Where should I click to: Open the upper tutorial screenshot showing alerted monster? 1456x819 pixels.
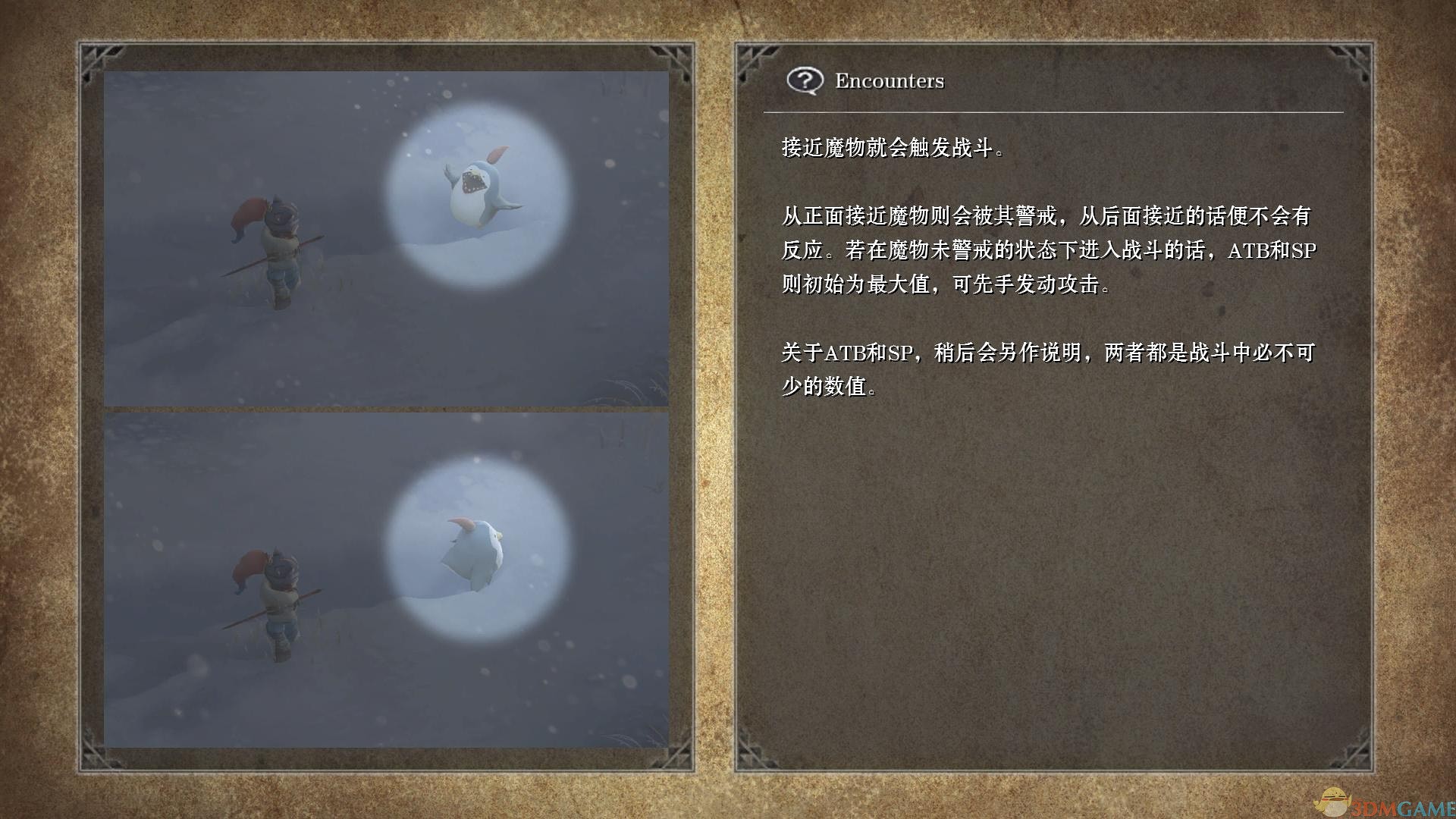[x=387, y=235]
